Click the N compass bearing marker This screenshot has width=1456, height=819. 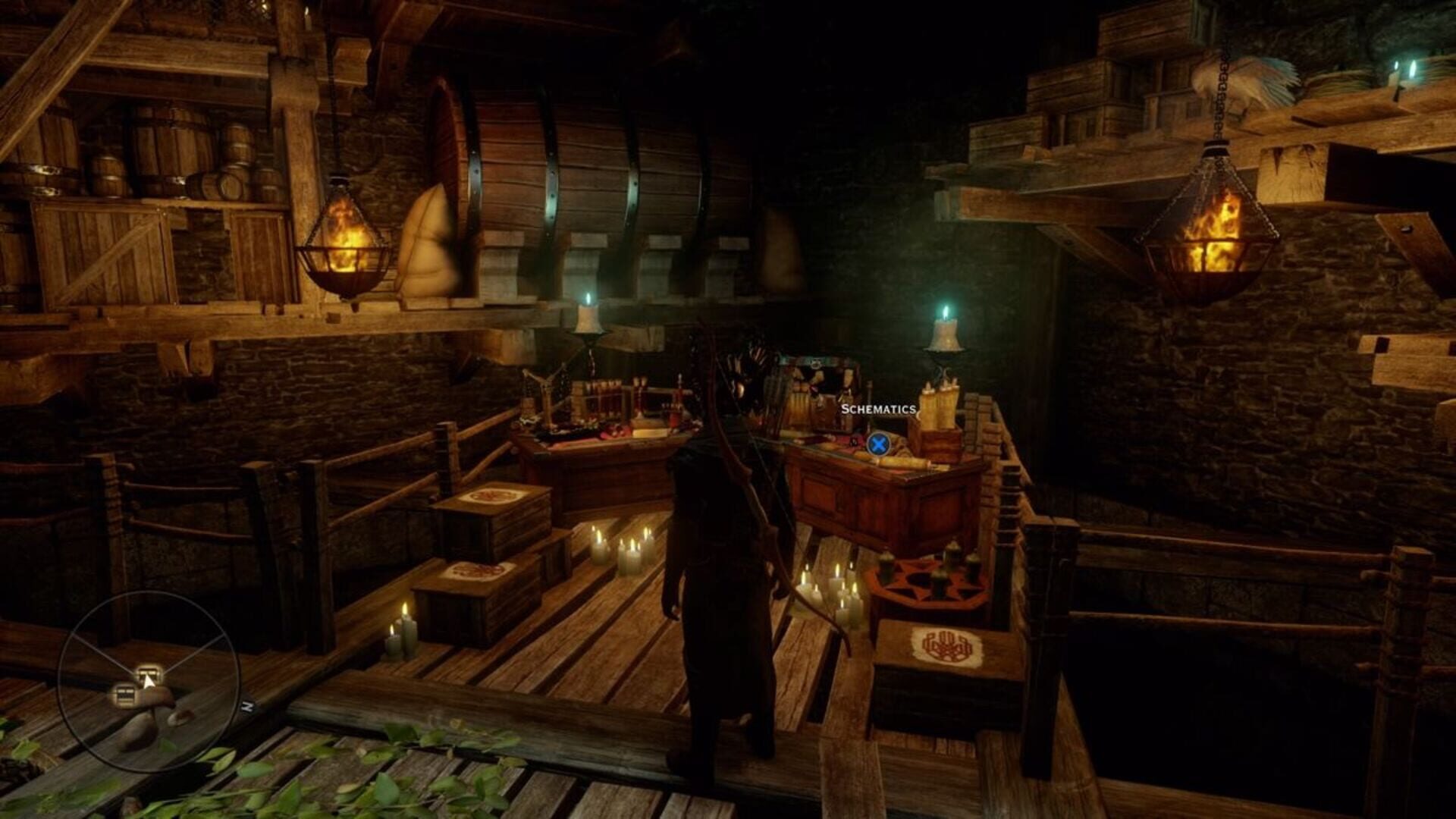[247, 704]
